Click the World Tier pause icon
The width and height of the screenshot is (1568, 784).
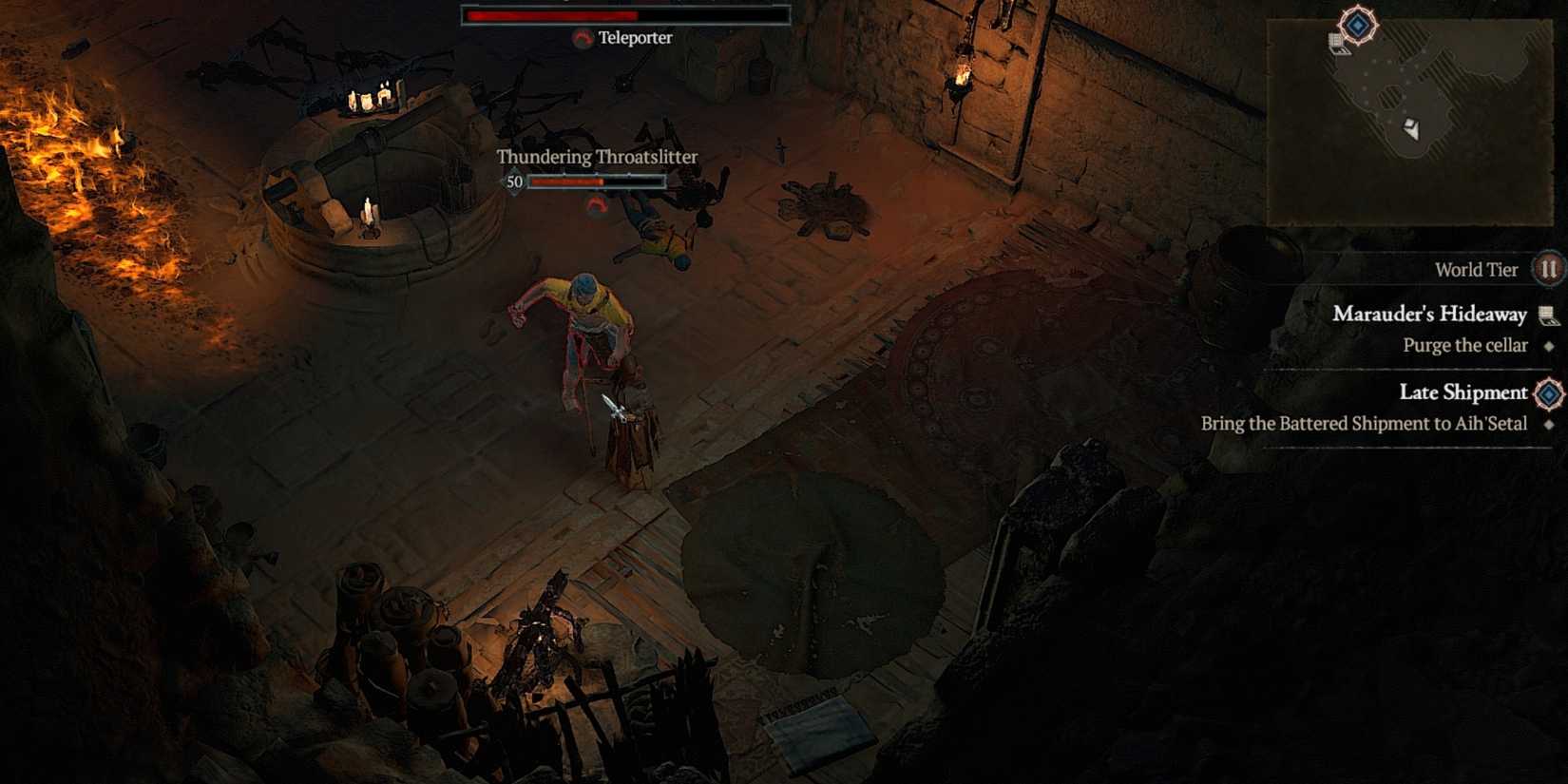(x=1546, y=269)
